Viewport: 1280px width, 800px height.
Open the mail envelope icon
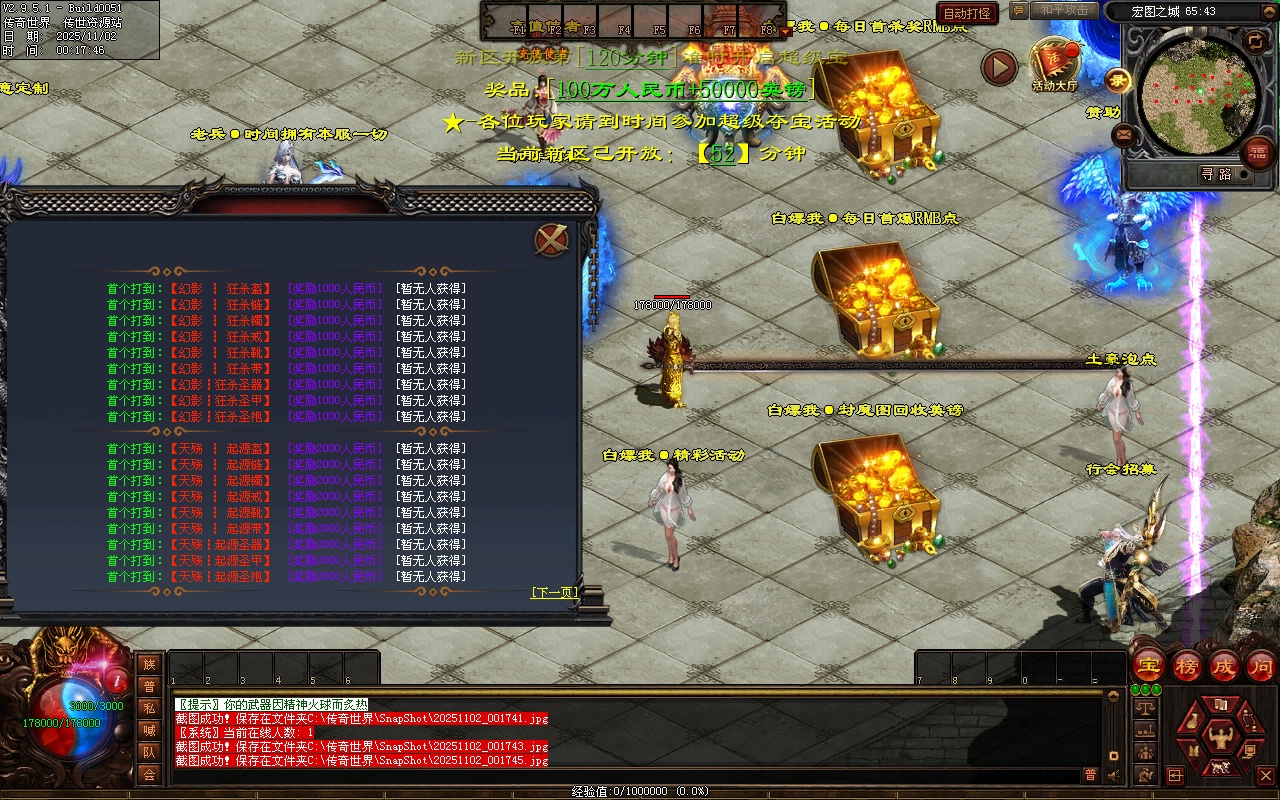click(x=1124, y=135)
